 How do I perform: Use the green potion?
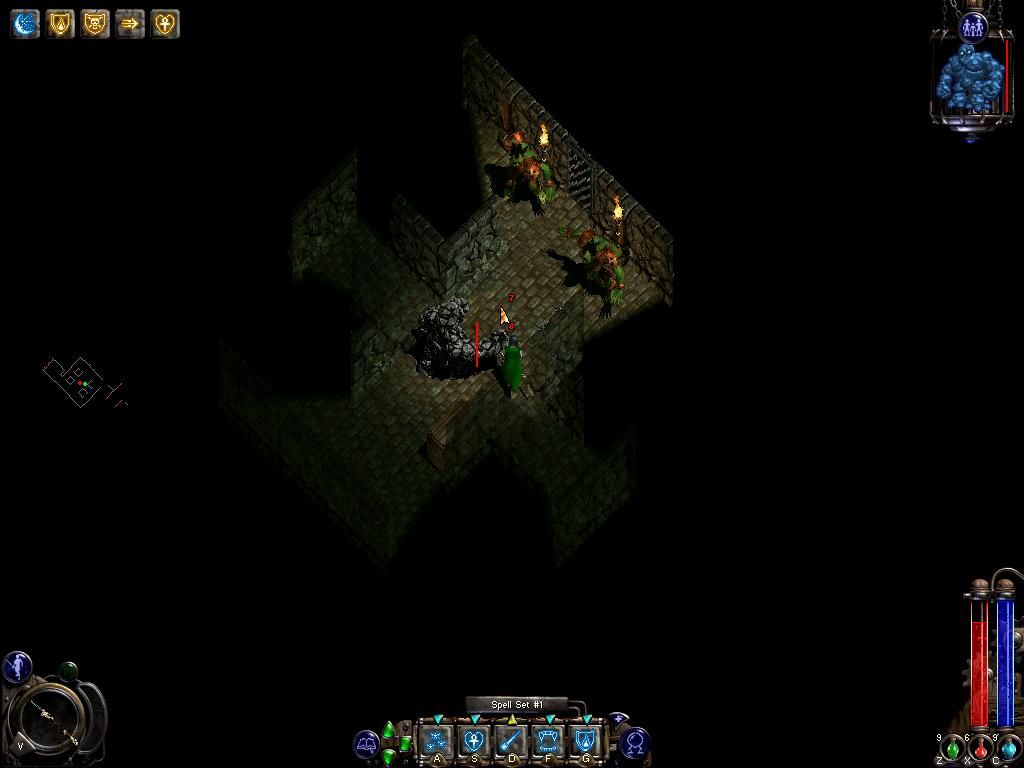[x=953, y=749]
